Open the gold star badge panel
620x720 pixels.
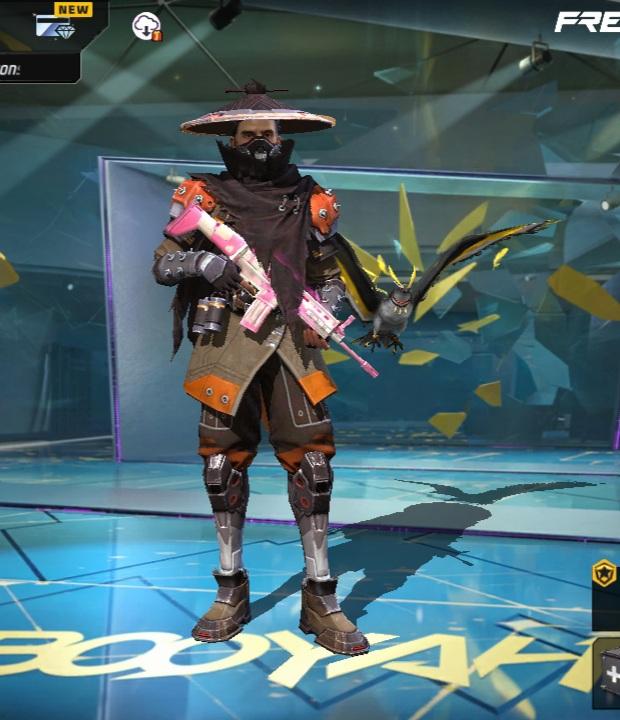[605, 574]
